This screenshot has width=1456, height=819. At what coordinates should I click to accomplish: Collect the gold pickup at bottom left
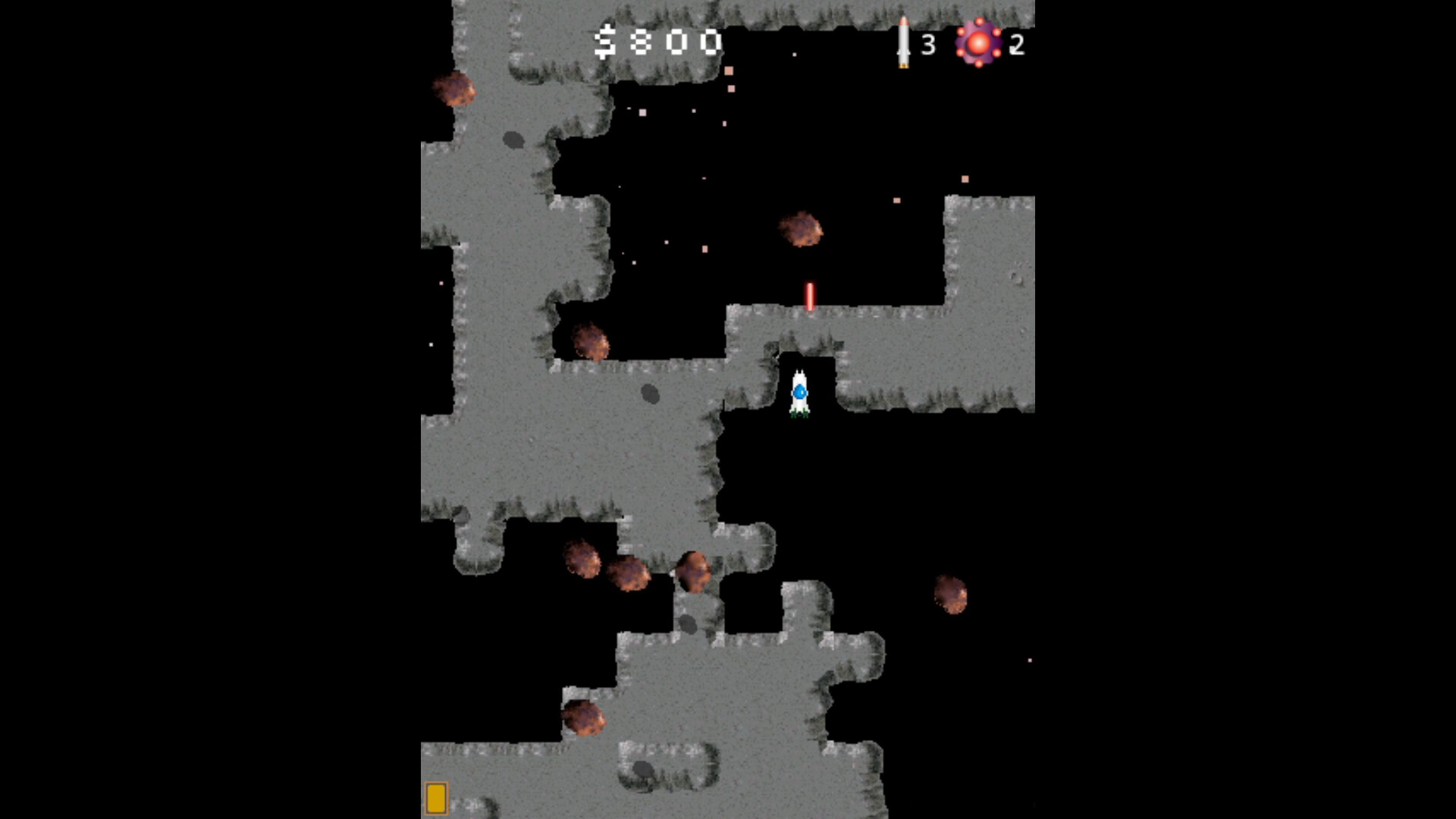pyautogui.click(x=438, y=799)
